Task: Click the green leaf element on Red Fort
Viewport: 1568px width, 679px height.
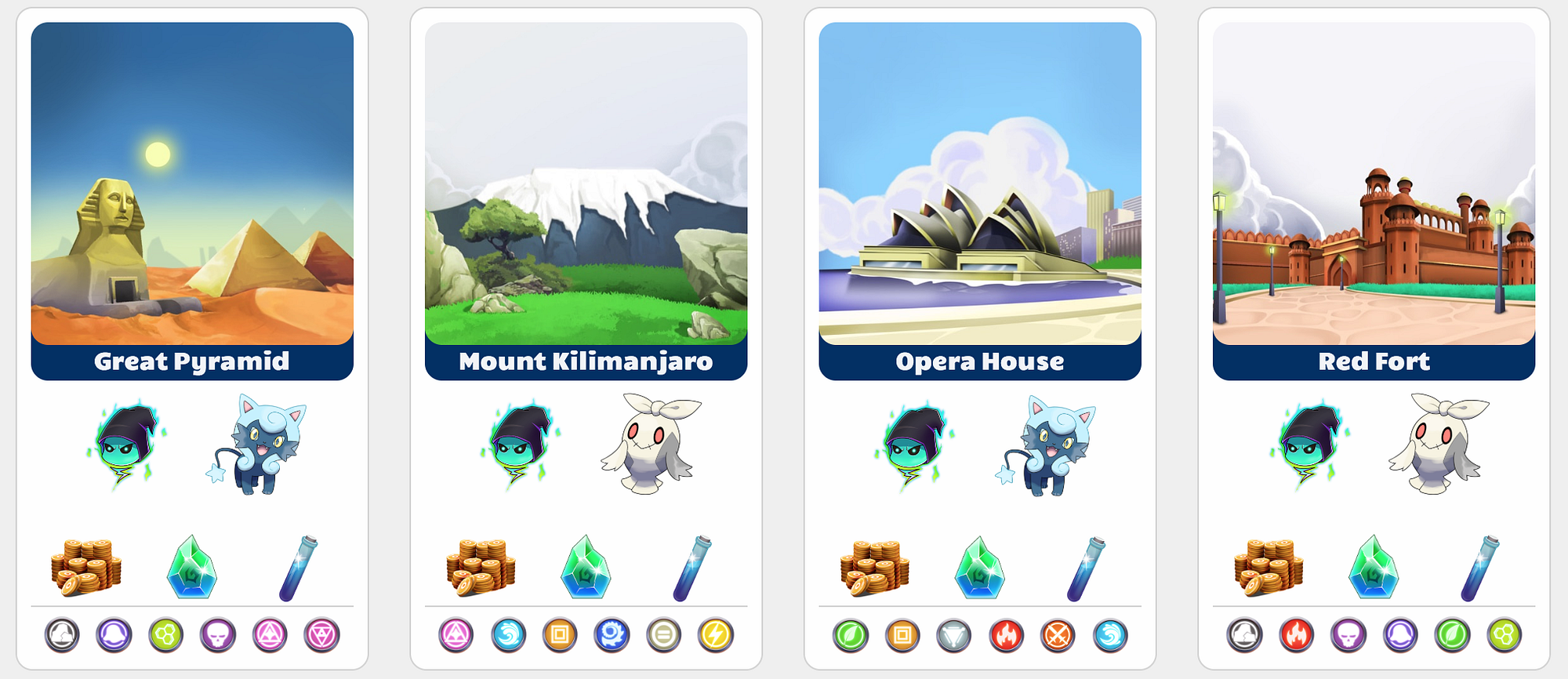Action: (x=1452, y=635)
